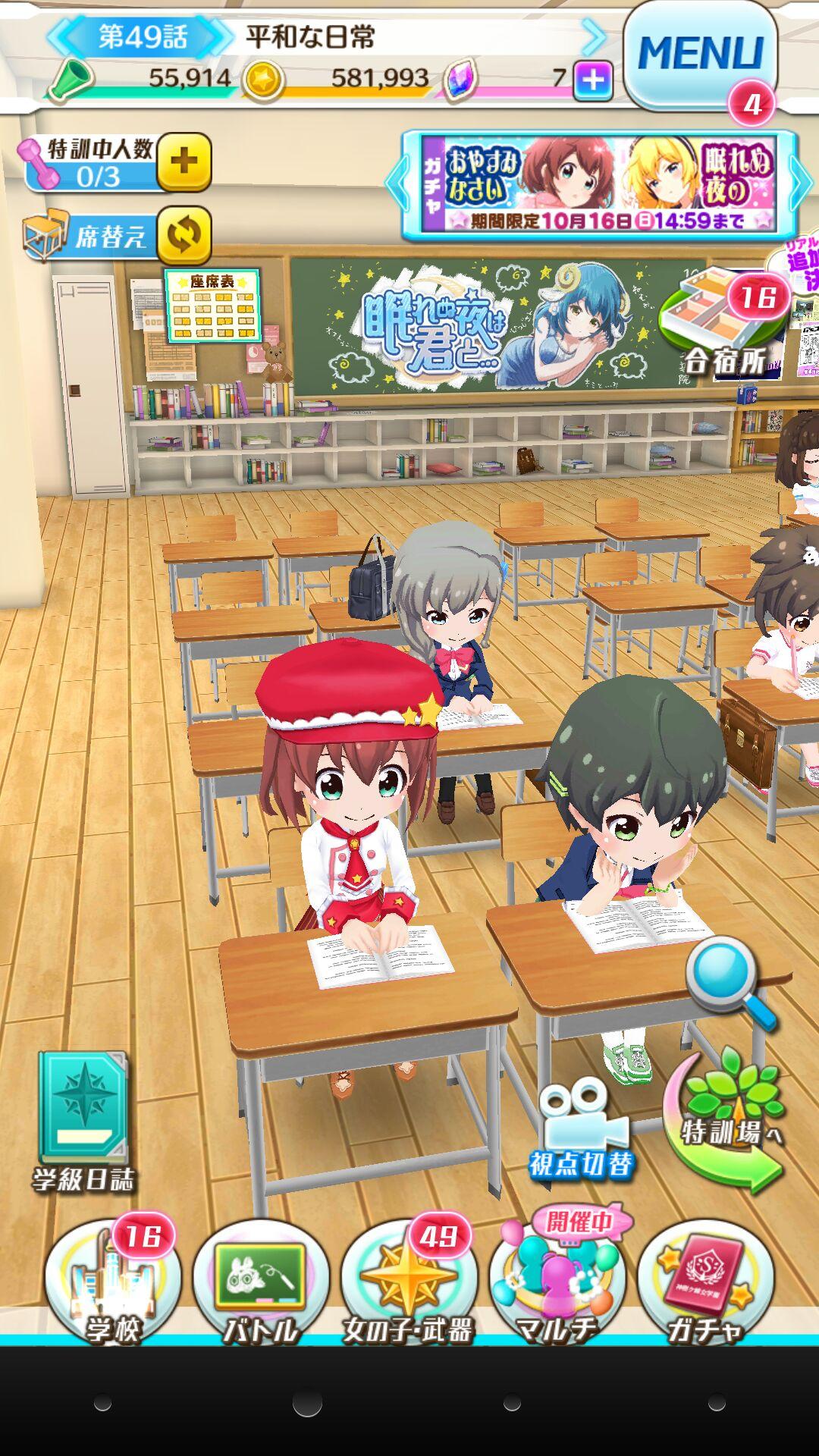Image resolution: width=819 pixels, height=1456 pixels.
Task: Add trainees with the yellow plus button
Action: coord(184,162)
